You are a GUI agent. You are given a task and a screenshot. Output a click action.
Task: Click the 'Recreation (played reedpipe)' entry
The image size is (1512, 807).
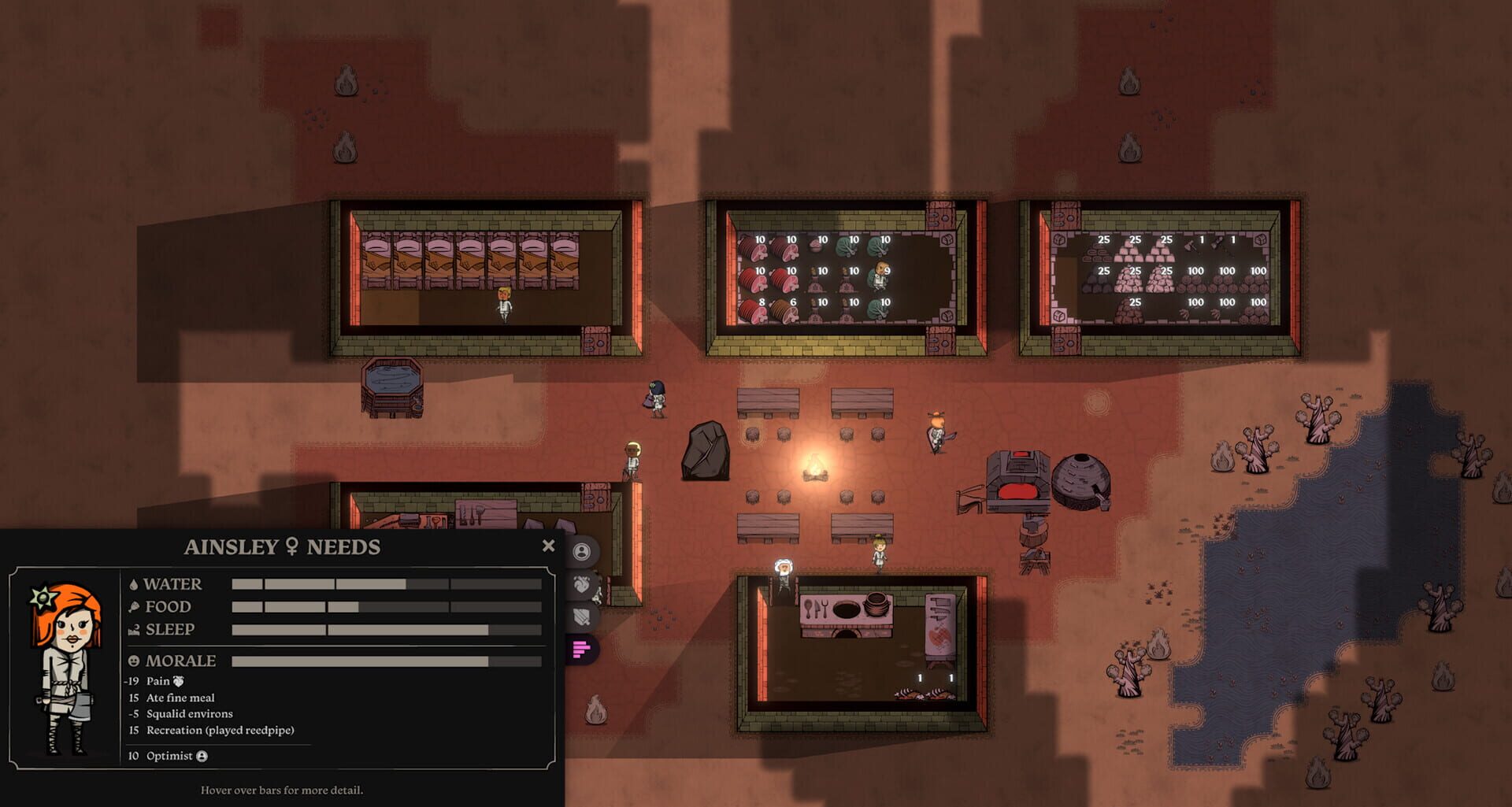click(x=220, y=730)
